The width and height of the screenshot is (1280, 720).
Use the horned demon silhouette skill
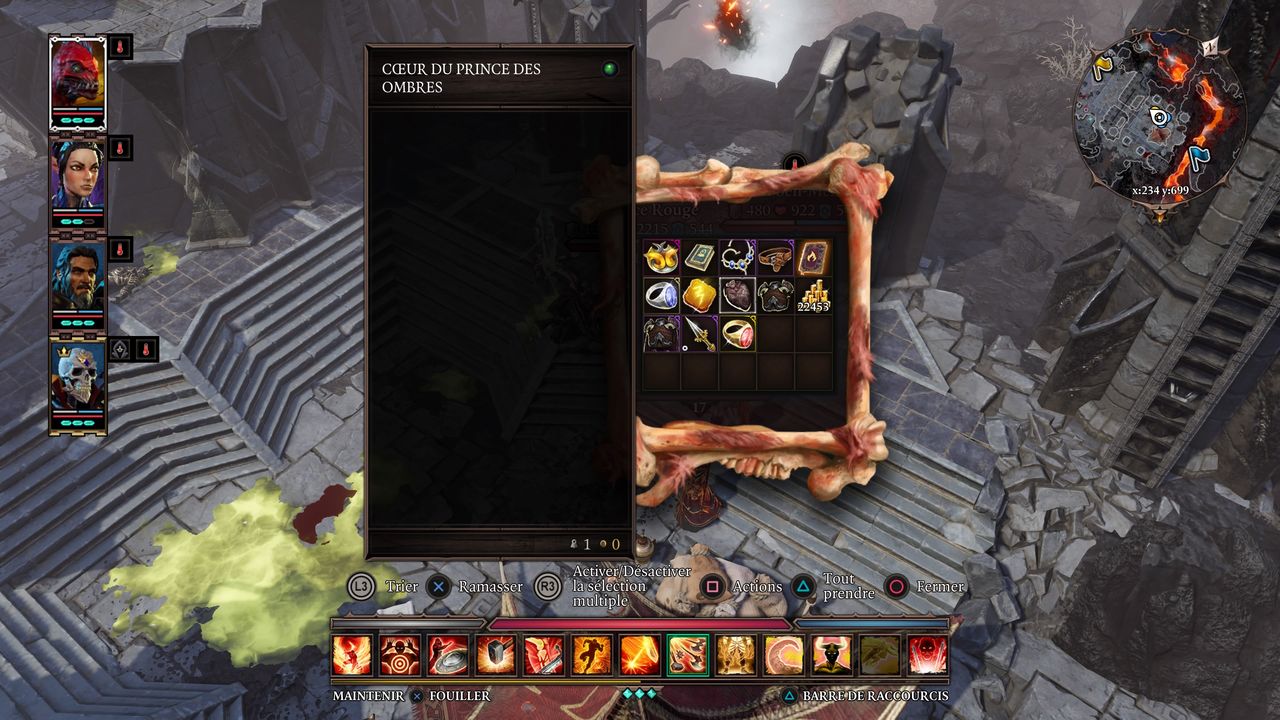coord(832,656)
